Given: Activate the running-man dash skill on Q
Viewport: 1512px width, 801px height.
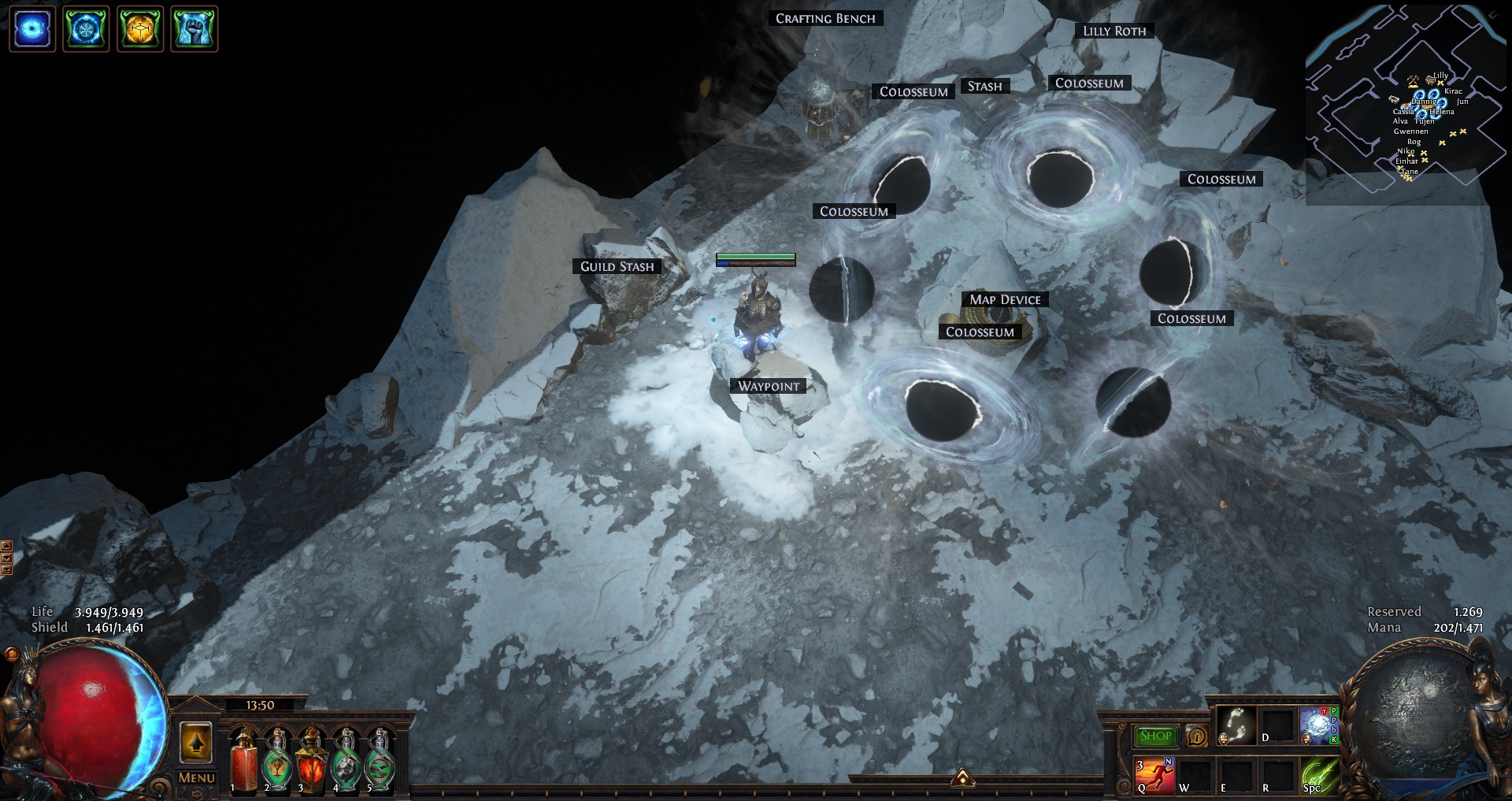Looking at the screenshot, I should click(x=1154, y=775).
